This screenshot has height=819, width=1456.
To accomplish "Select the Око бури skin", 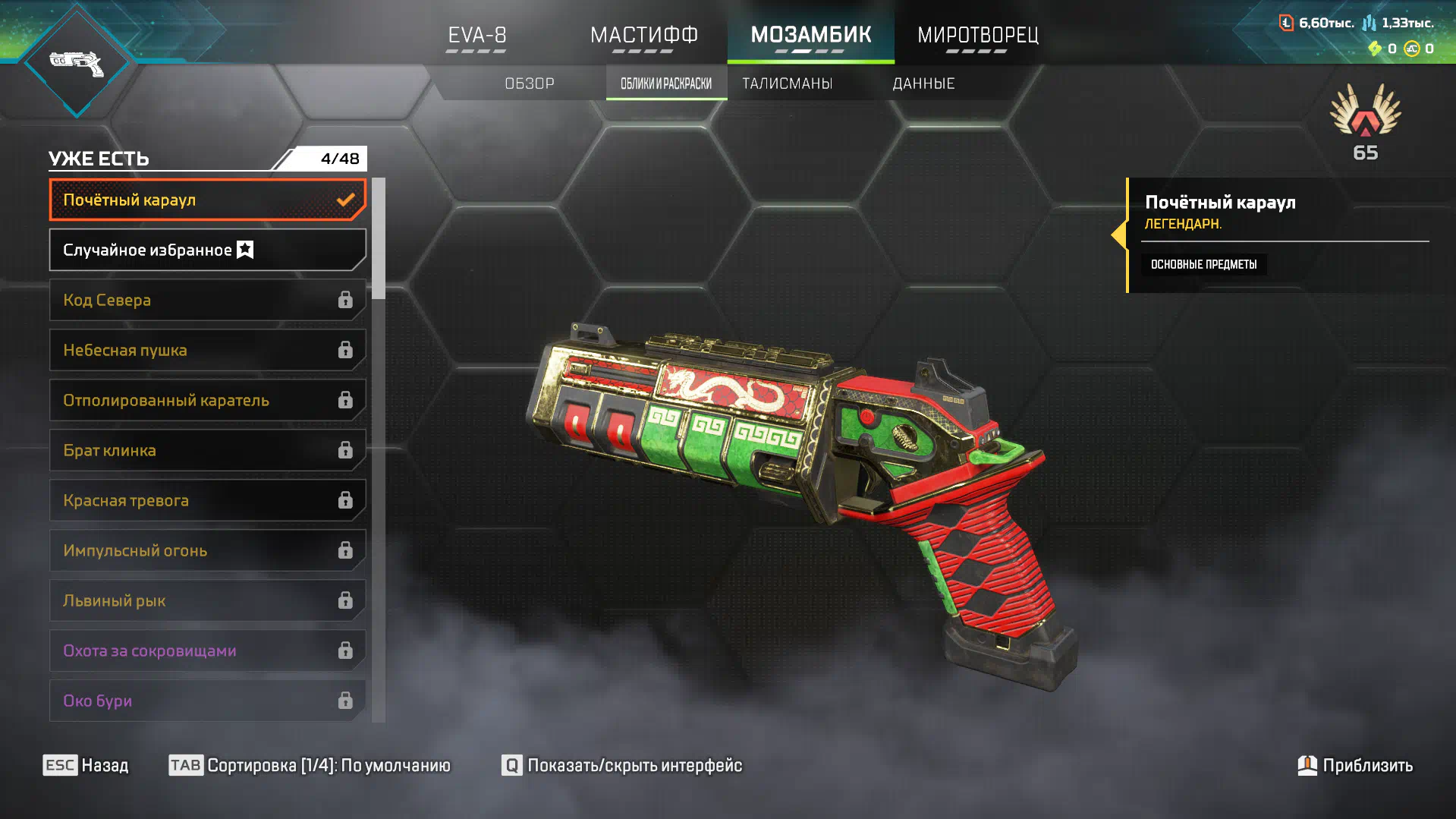I will 207,701.
